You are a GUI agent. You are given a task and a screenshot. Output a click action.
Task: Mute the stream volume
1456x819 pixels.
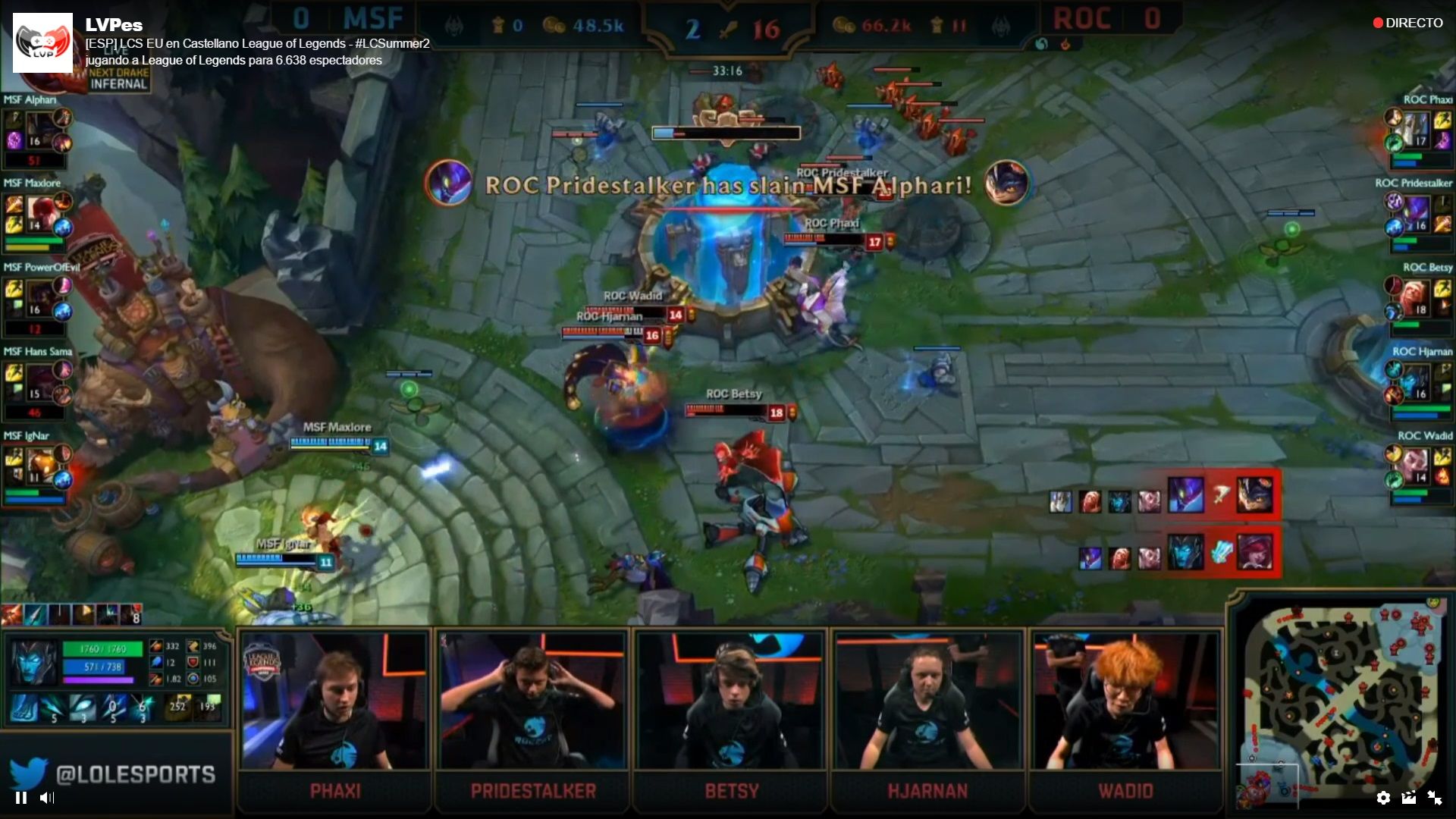[x=47, y=798]
